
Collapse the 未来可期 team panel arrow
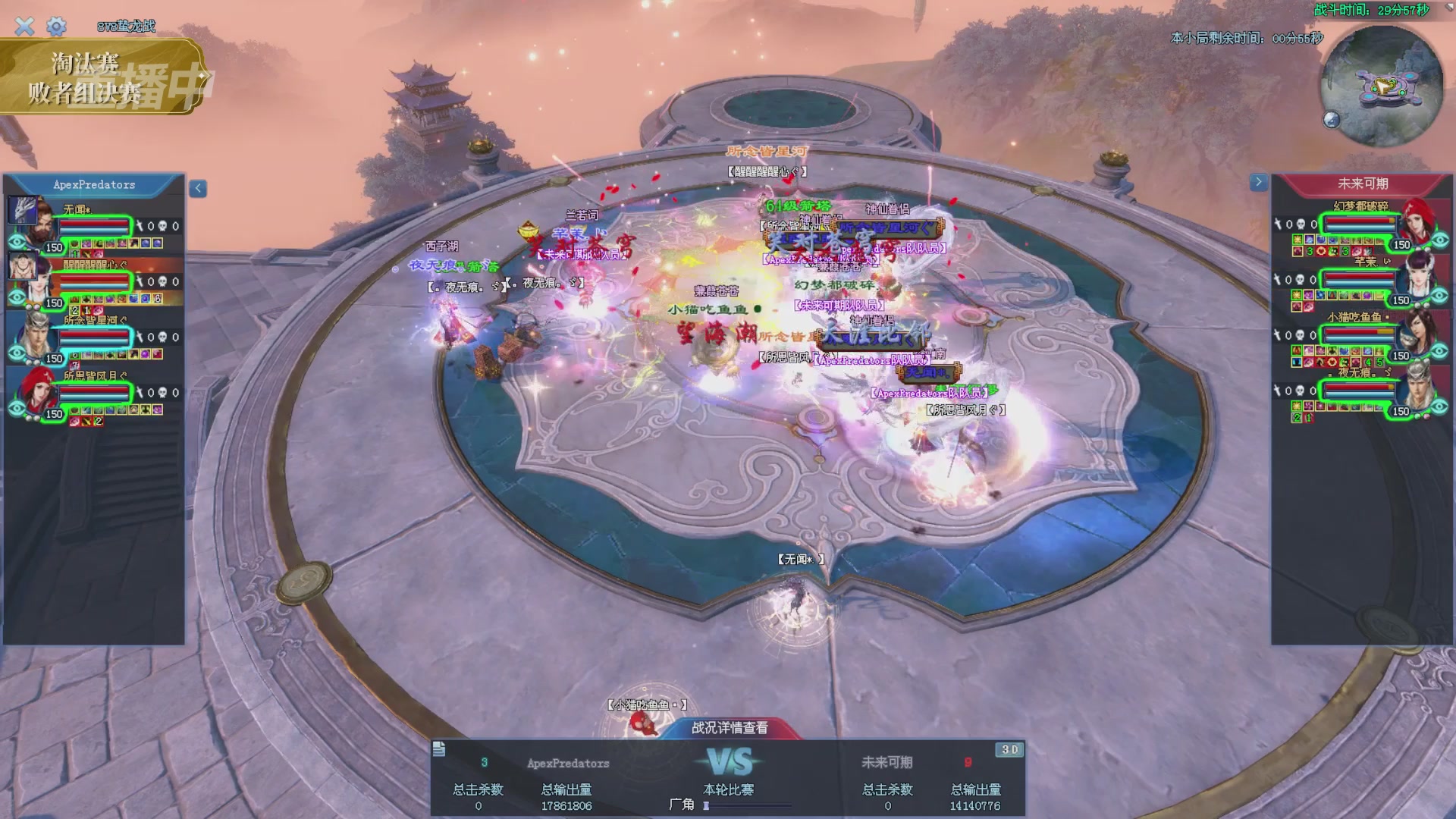coord(1258,182)
